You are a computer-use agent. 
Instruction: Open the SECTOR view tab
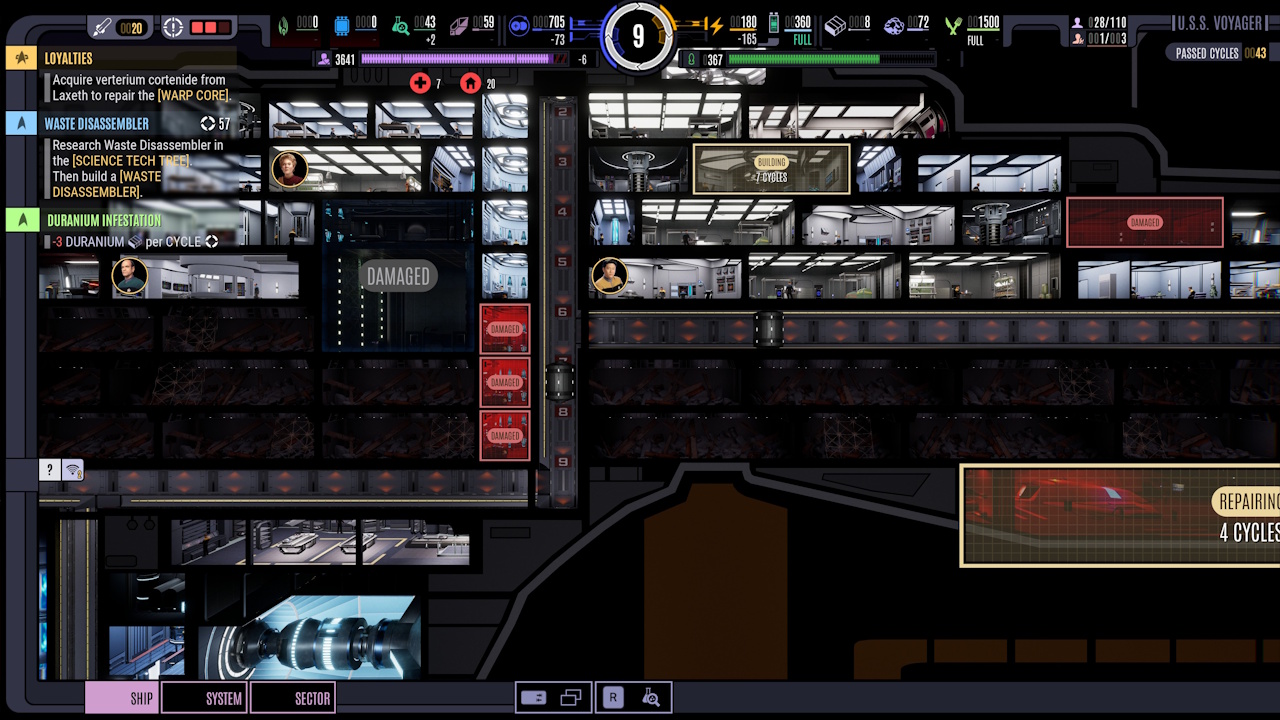click(x=293, y=698)
